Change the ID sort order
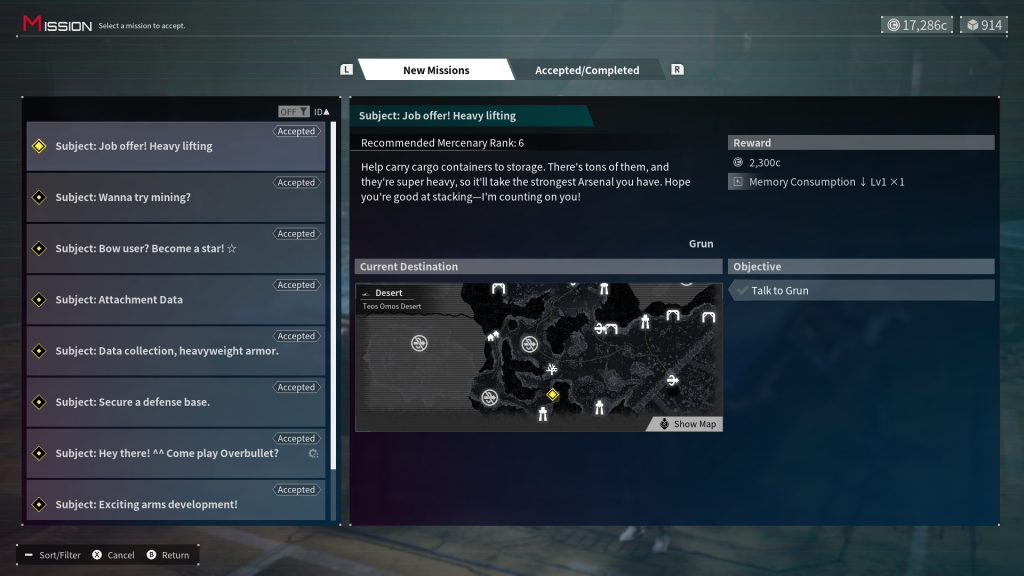This screenshot has width=1024, height=576. pyautogui.click(x=321, y=112)
